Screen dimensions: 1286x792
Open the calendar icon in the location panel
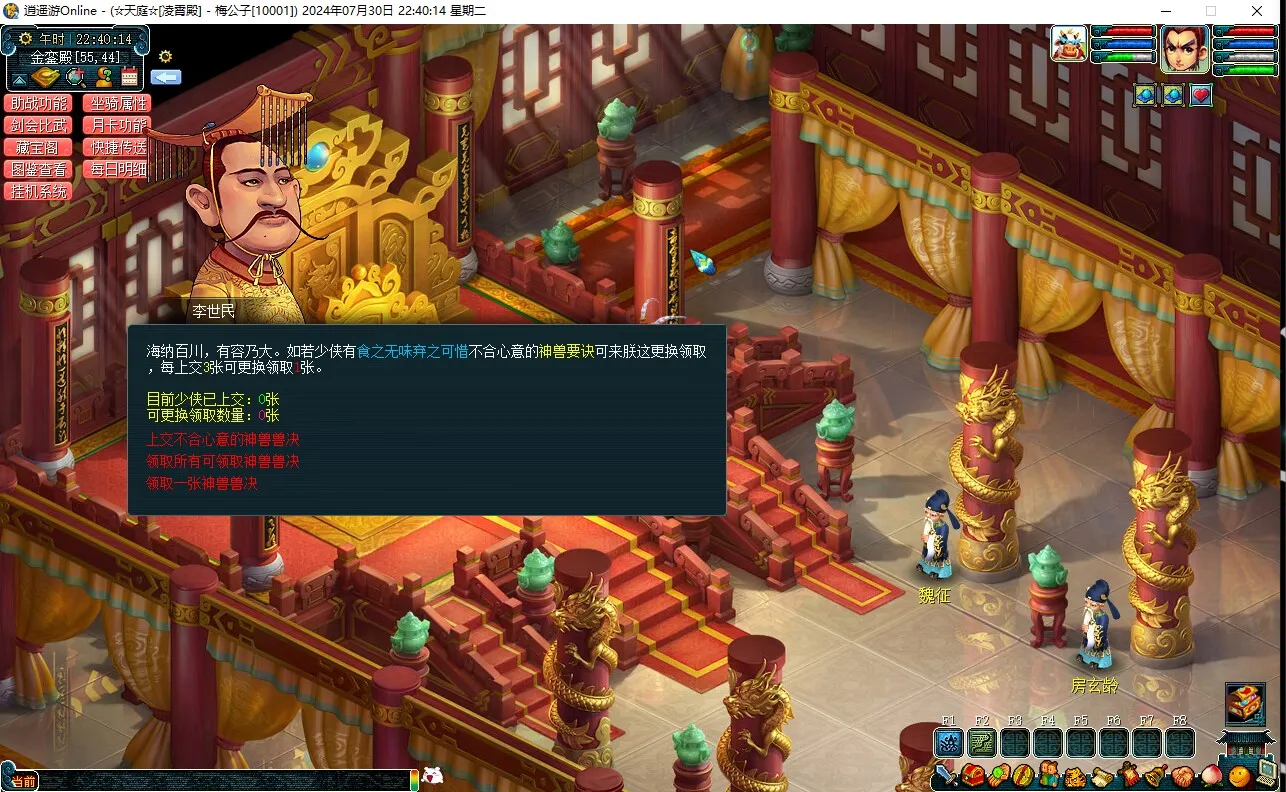130,77
